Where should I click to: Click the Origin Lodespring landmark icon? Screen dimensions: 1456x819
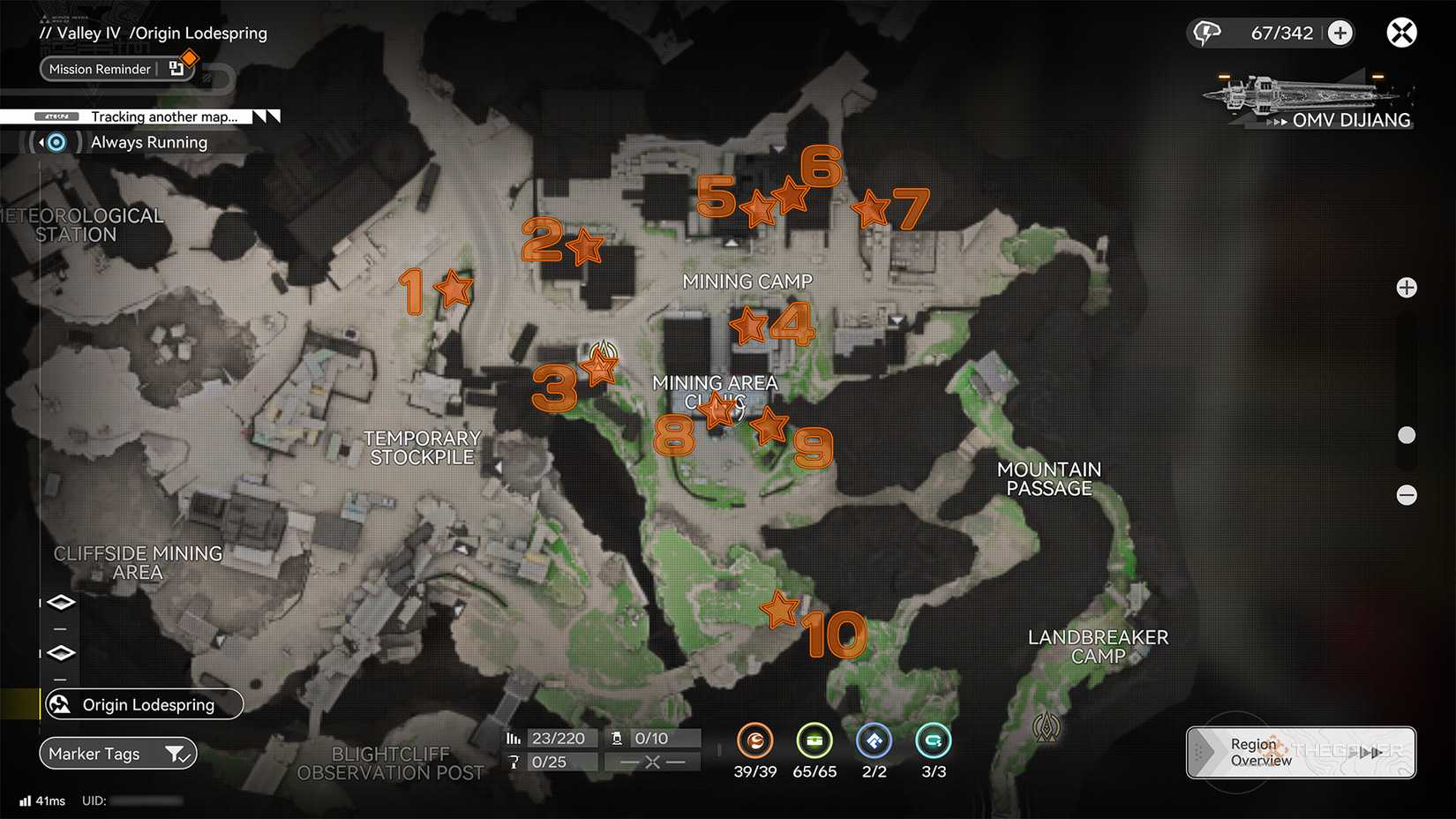pos(59,704)
